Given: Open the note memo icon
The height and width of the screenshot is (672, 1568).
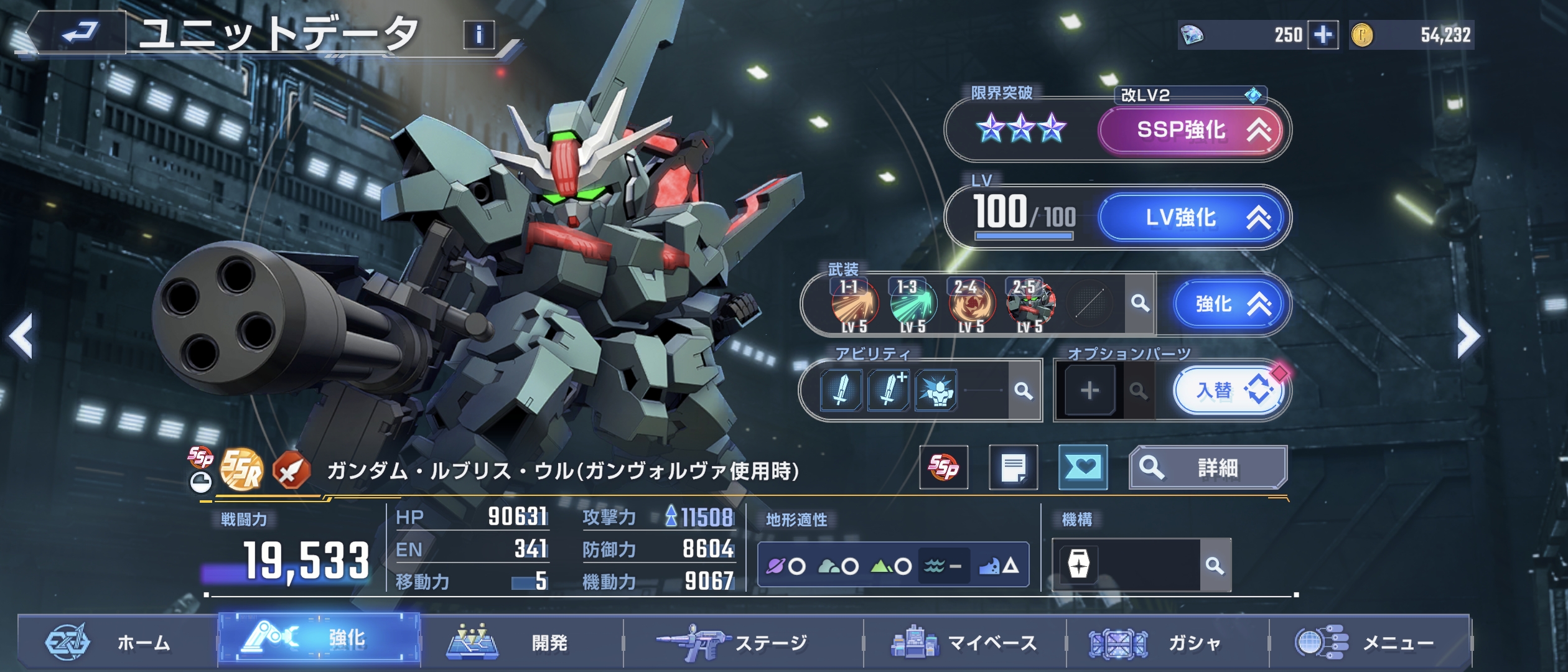Looking at the screenshot, I should click(x=1013, y=467).
